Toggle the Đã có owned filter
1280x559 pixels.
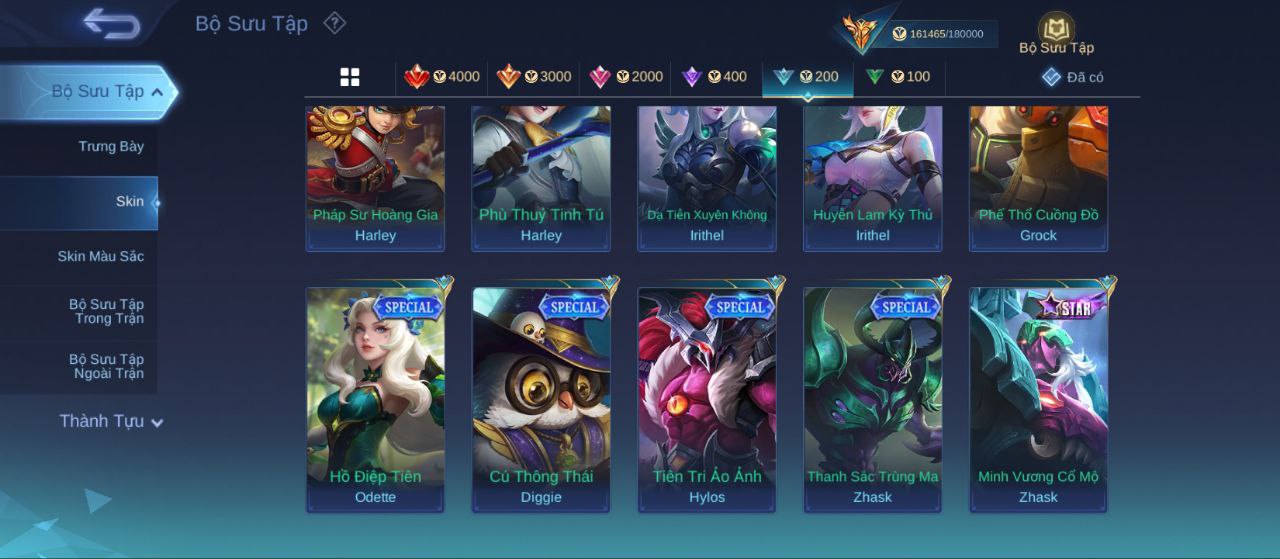click(1073, 77)
